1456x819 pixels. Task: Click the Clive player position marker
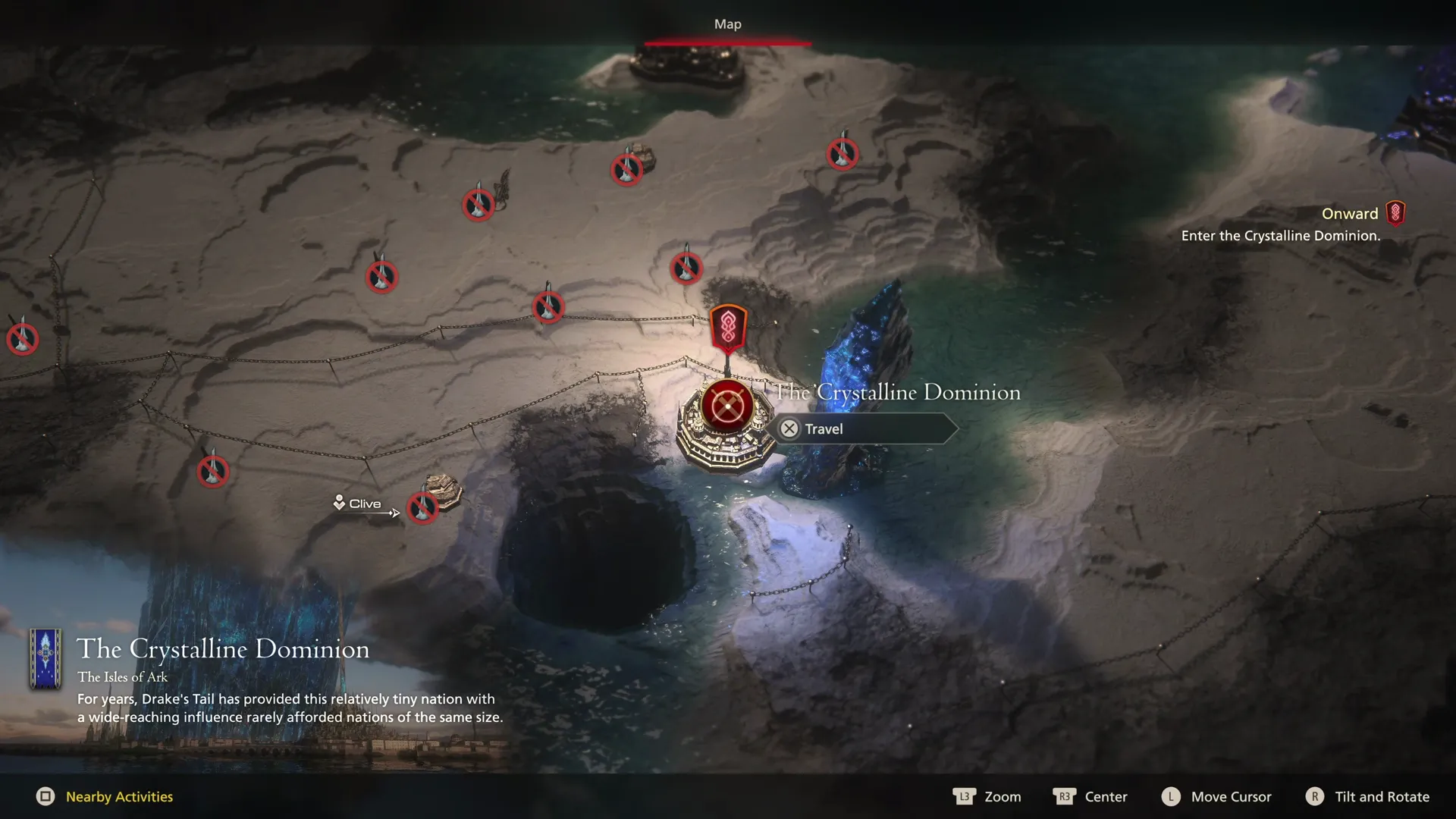(x=340, y=503)
